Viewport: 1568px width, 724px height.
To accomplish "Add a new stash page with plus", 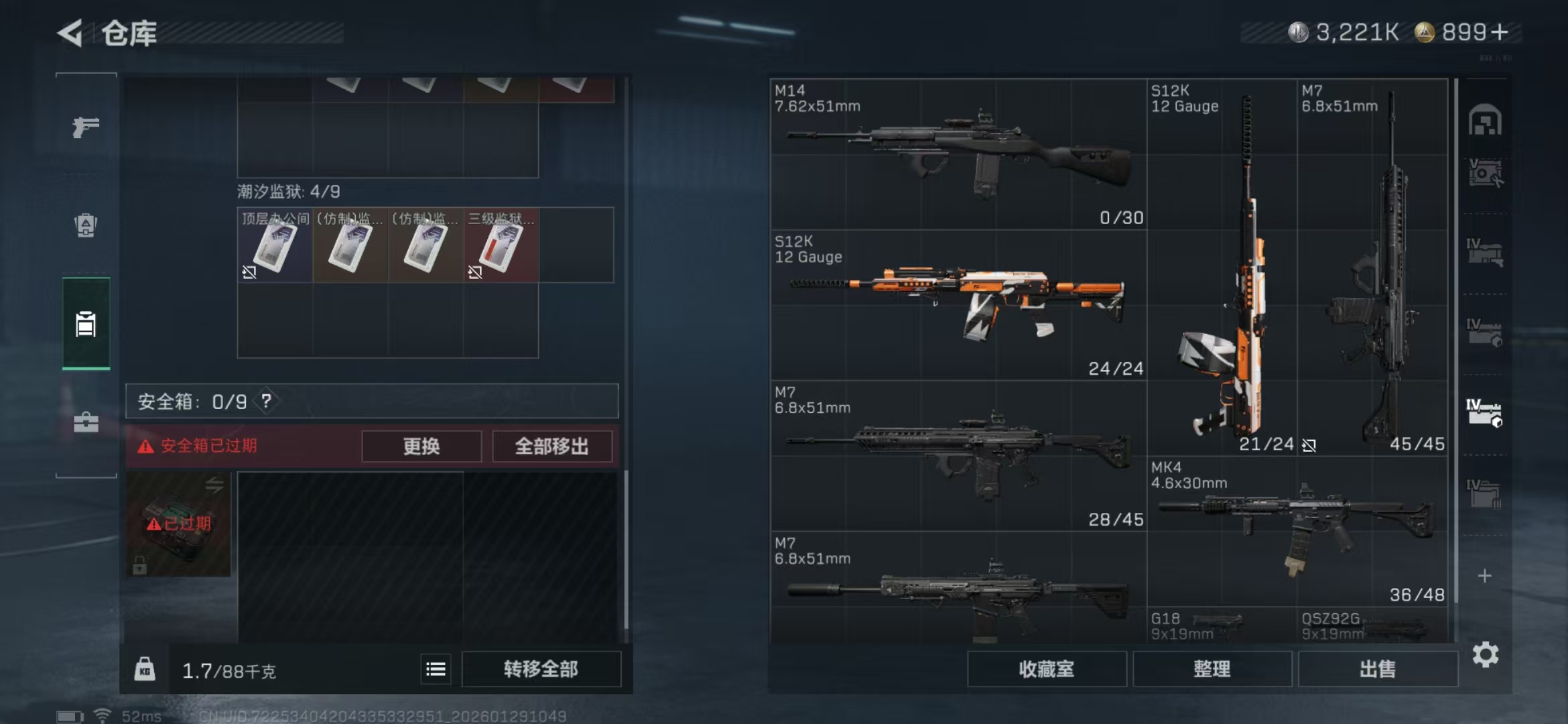I will [1485, 576].
